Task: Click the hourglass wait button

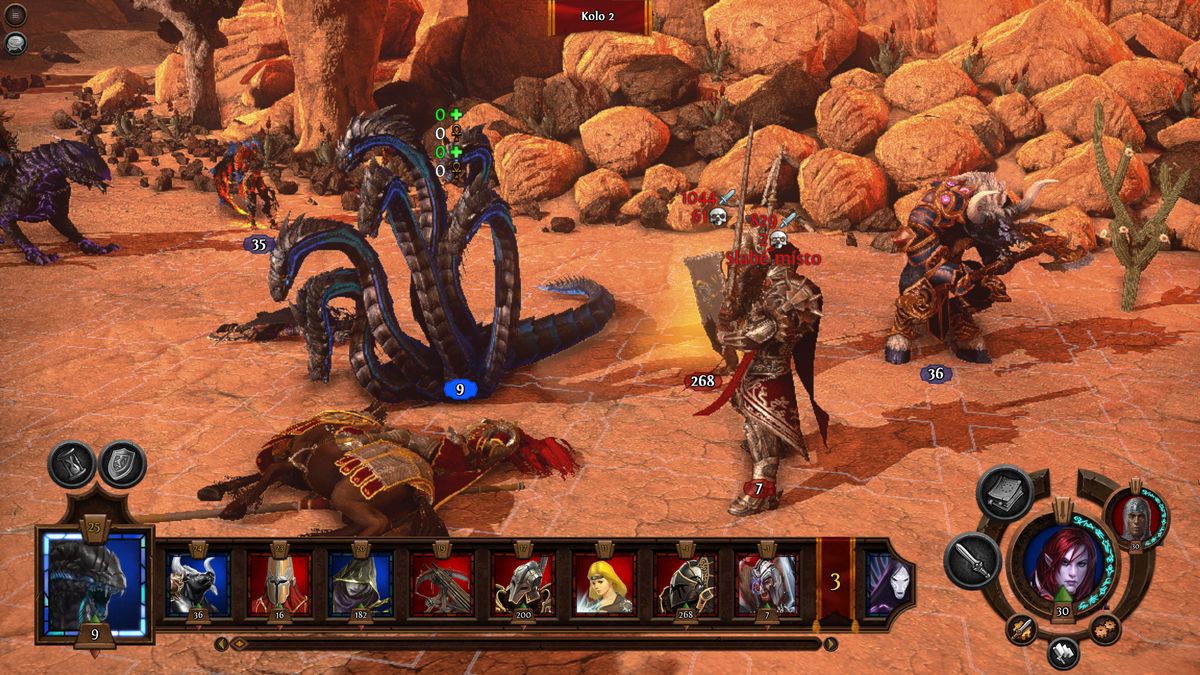Action: pos(72,464)
